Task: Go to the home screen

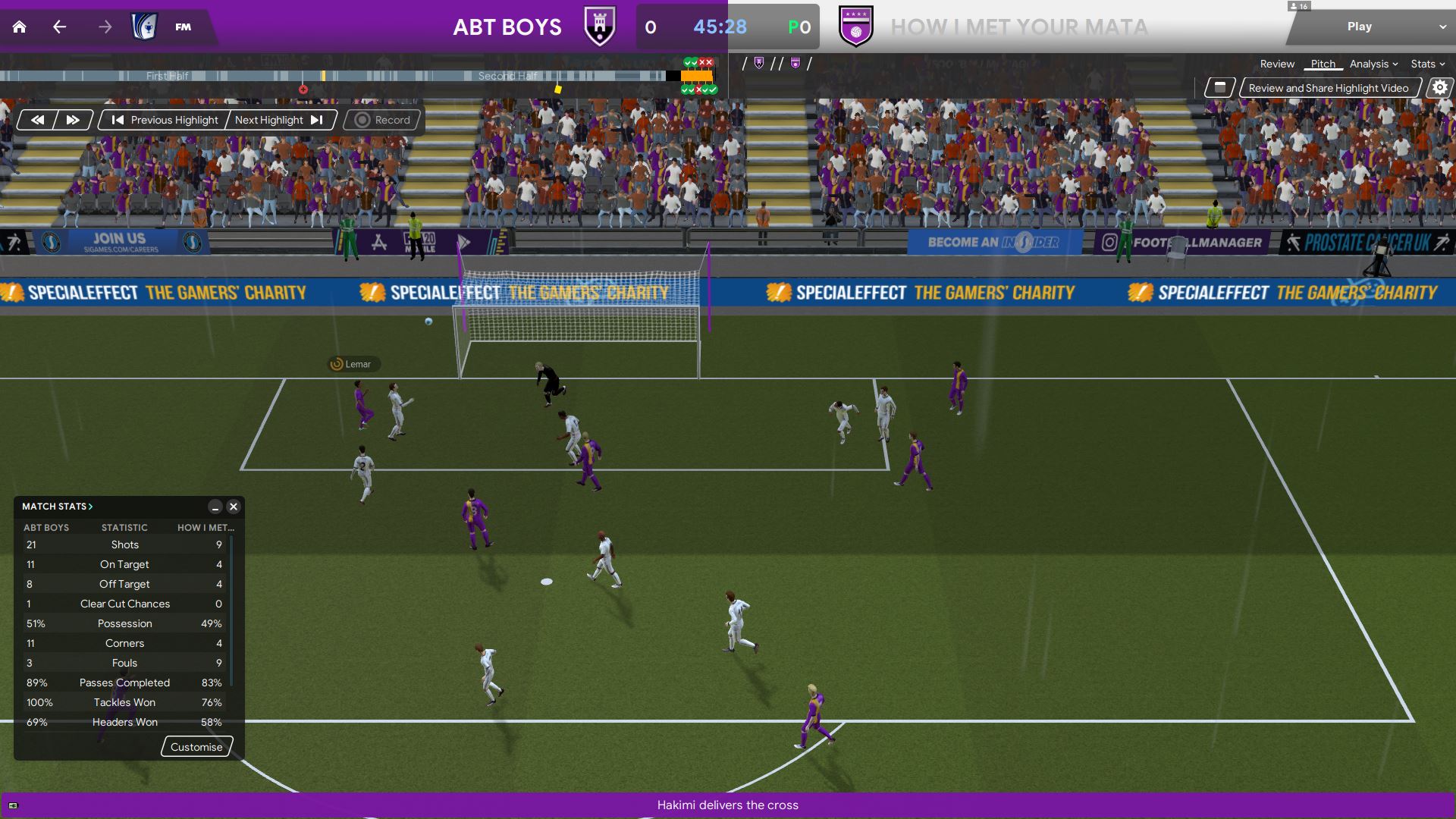Action: pos(20,27)
